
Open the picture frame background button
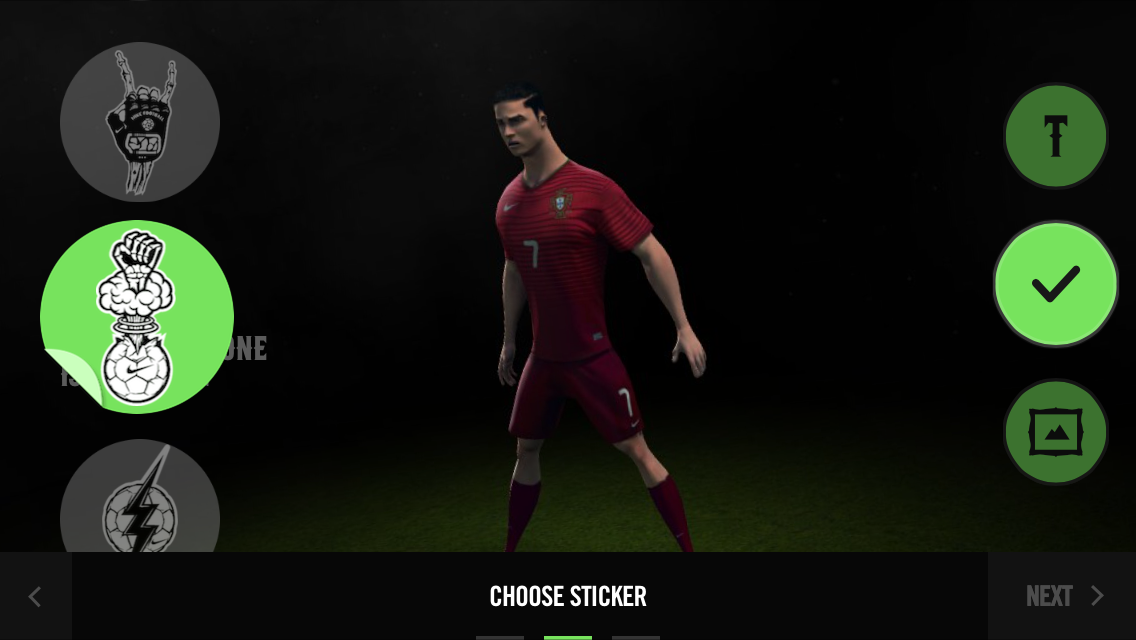click(1055, 432)
